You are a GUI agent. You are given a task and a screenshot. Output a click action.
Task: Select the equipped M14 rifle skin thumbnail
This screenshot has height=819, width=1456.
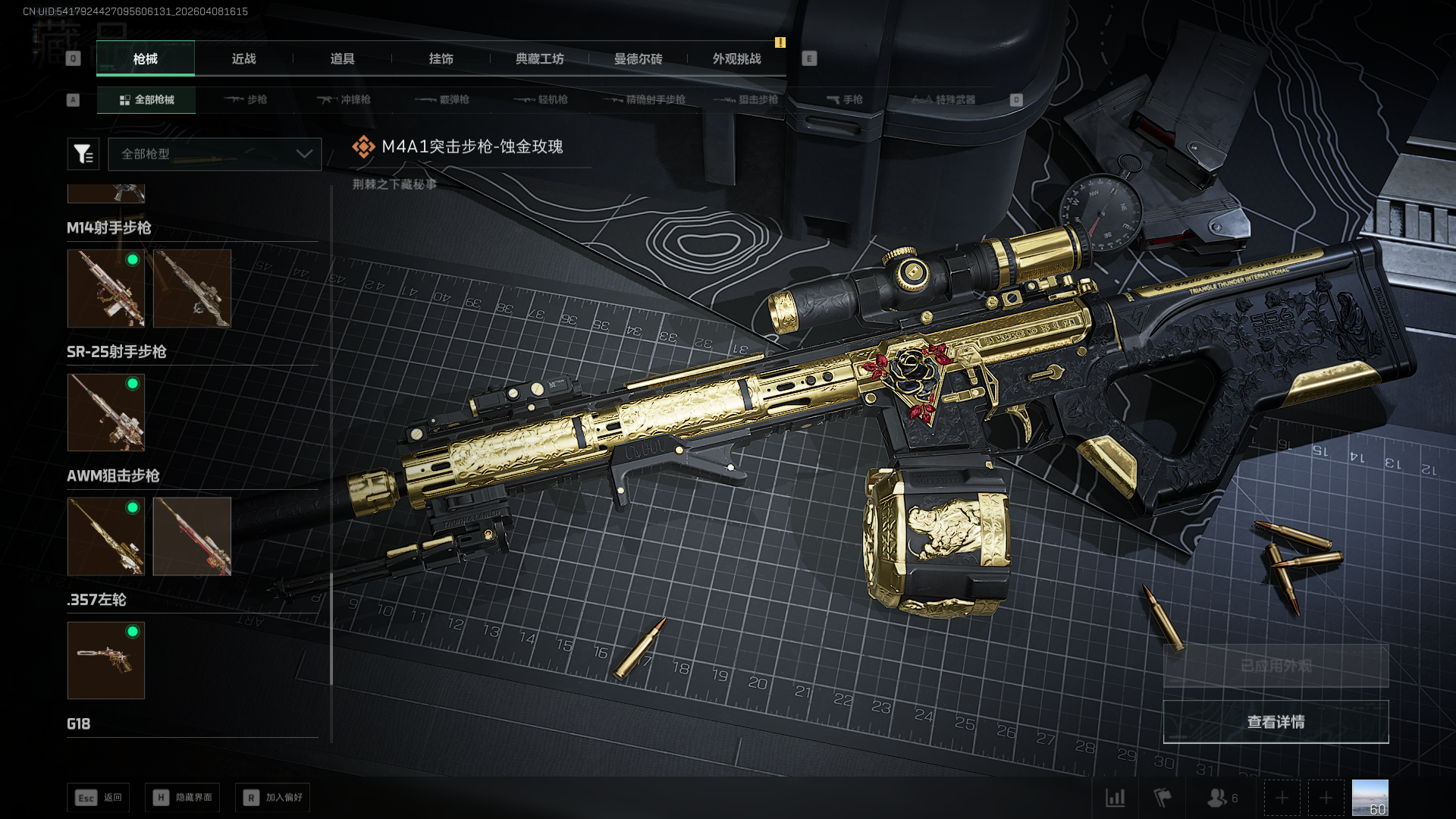[106, 289]
